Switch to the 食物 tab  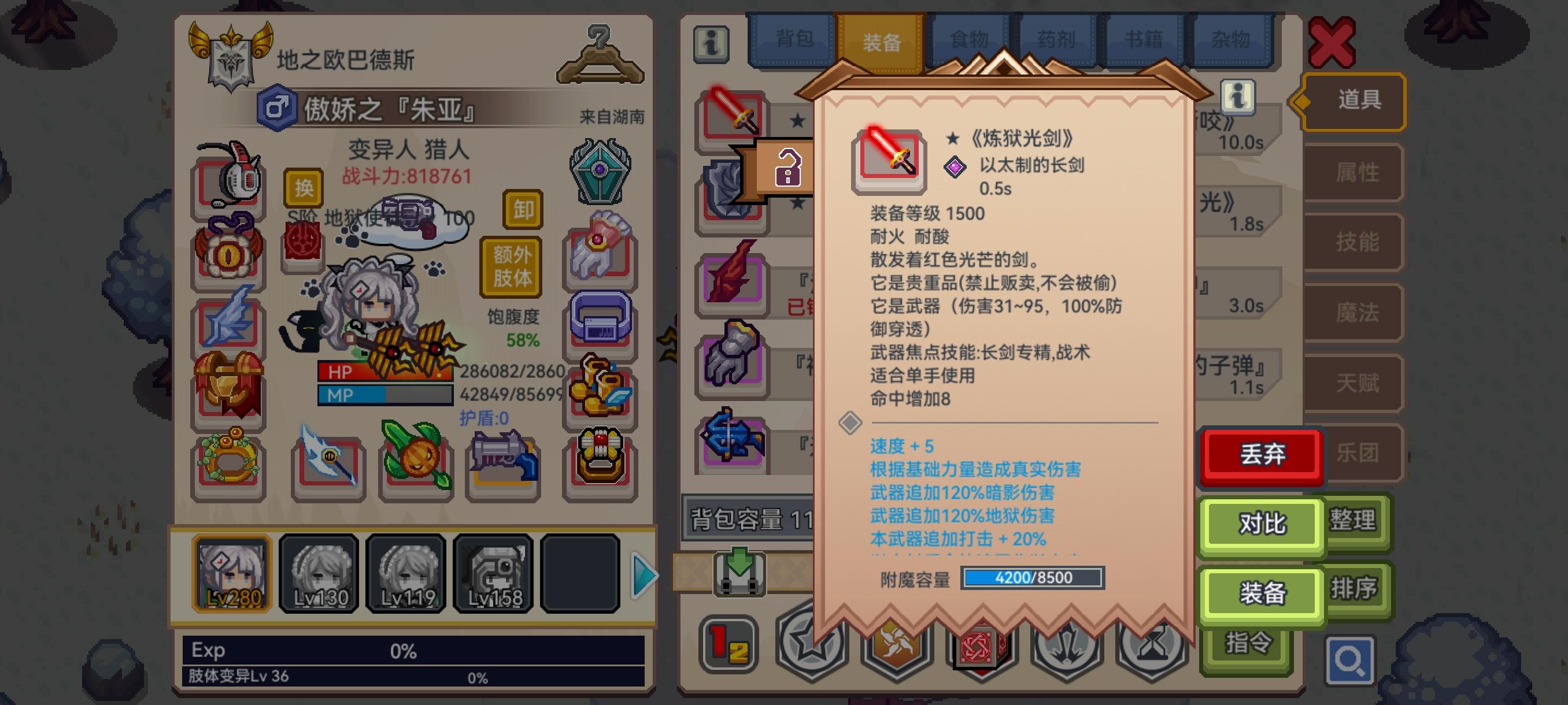tap(970, 39)
